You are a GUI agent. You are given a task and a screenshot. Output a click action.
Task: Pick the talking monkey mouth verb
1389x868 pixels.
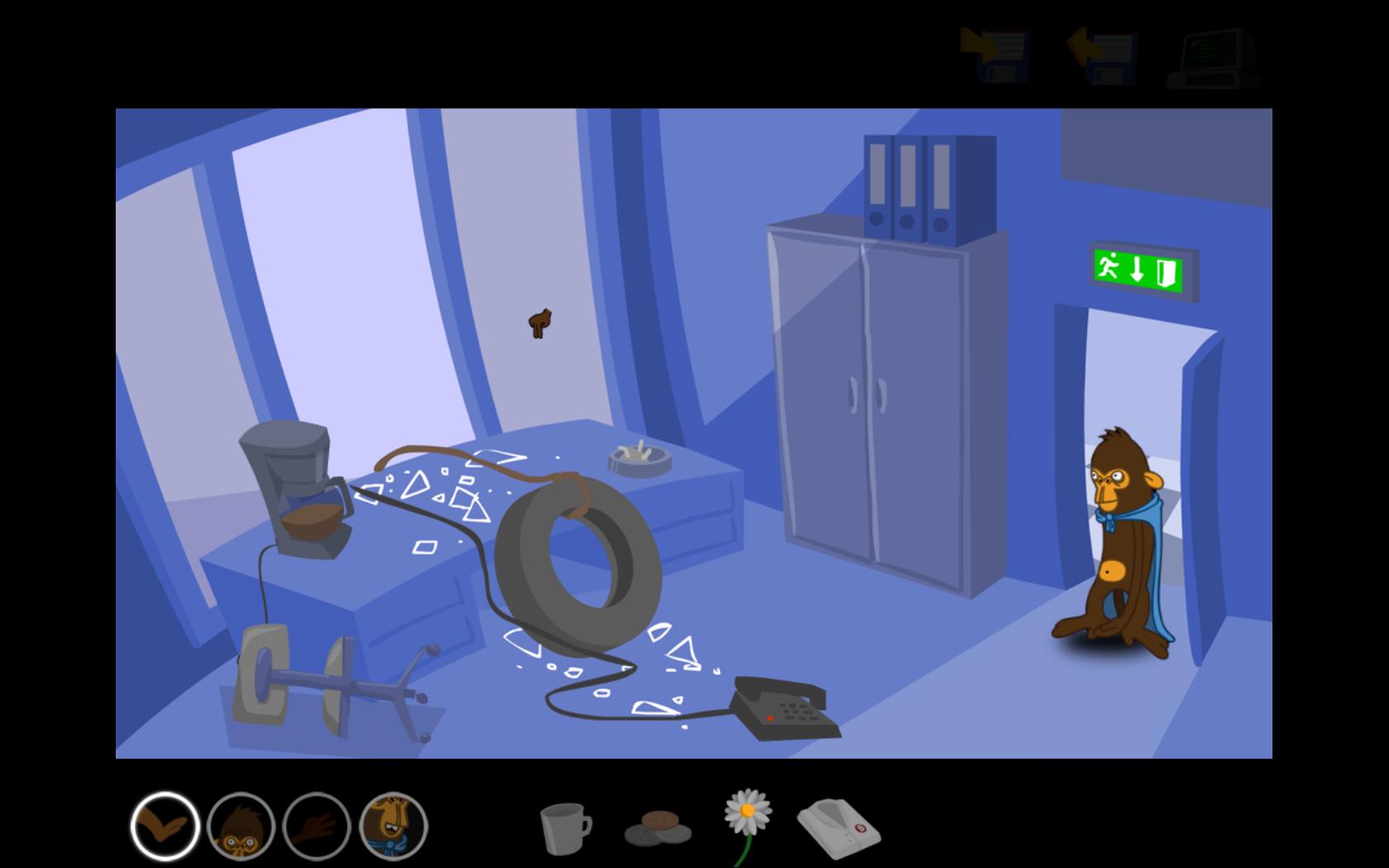point(394,826)
